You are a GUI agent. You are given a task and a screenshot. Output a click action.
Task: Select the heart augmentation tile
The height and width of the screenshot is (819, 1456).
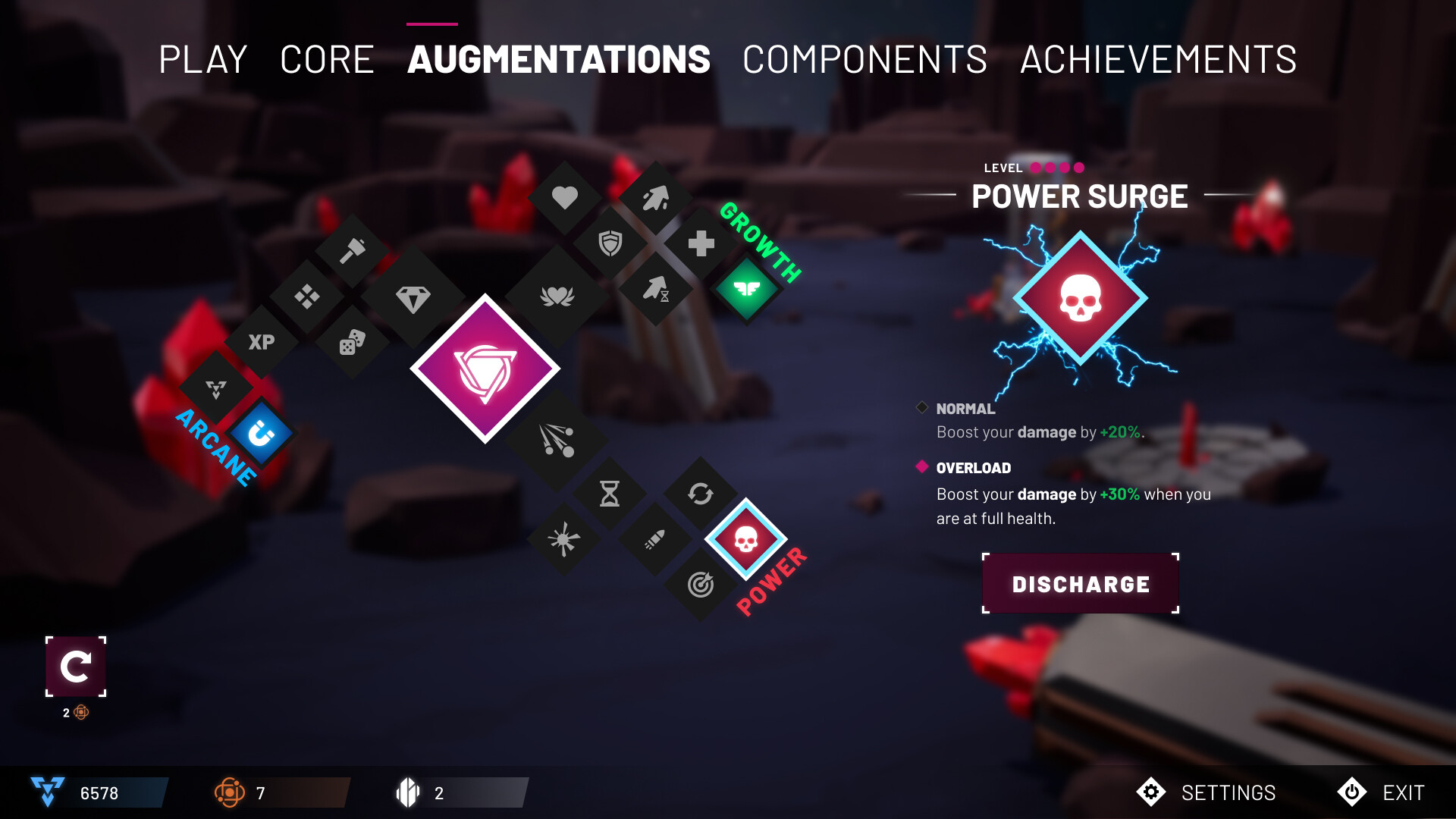pos(563,199)
